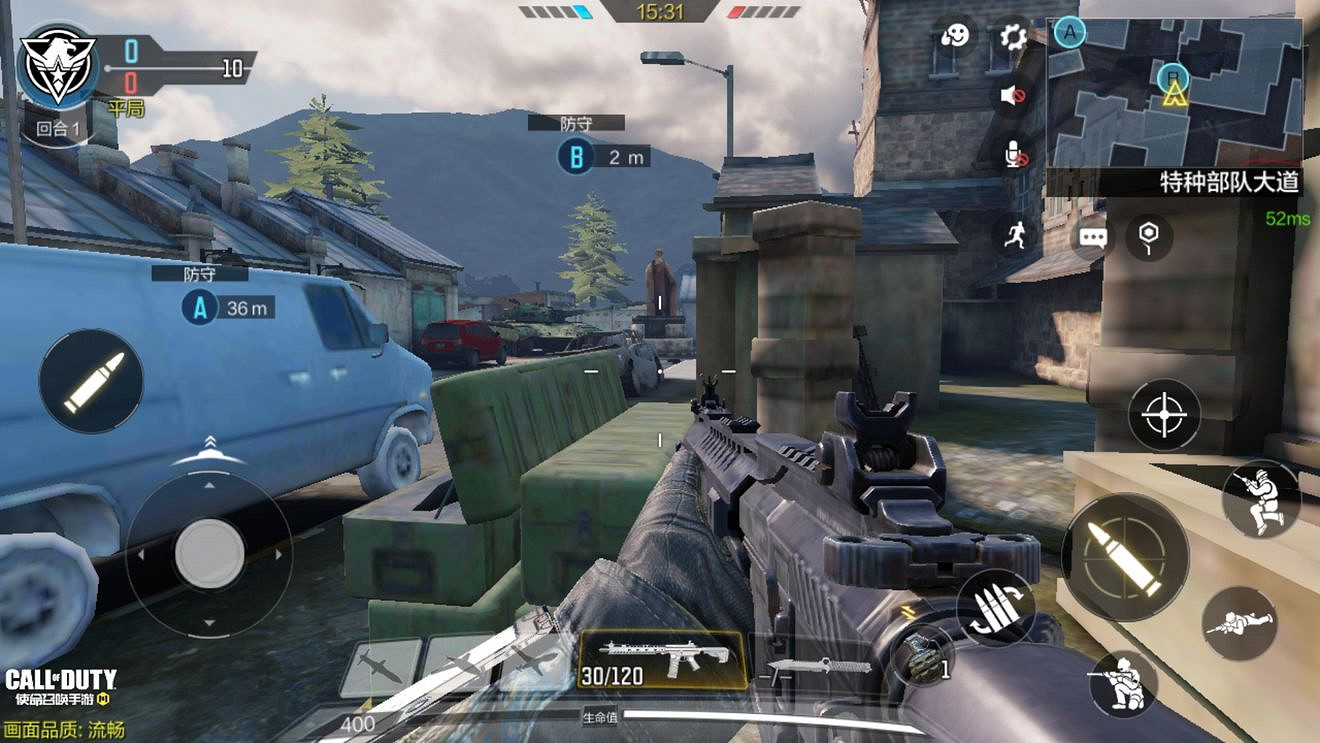Click the eagle team emblem scoreboard

pos(58,65)
